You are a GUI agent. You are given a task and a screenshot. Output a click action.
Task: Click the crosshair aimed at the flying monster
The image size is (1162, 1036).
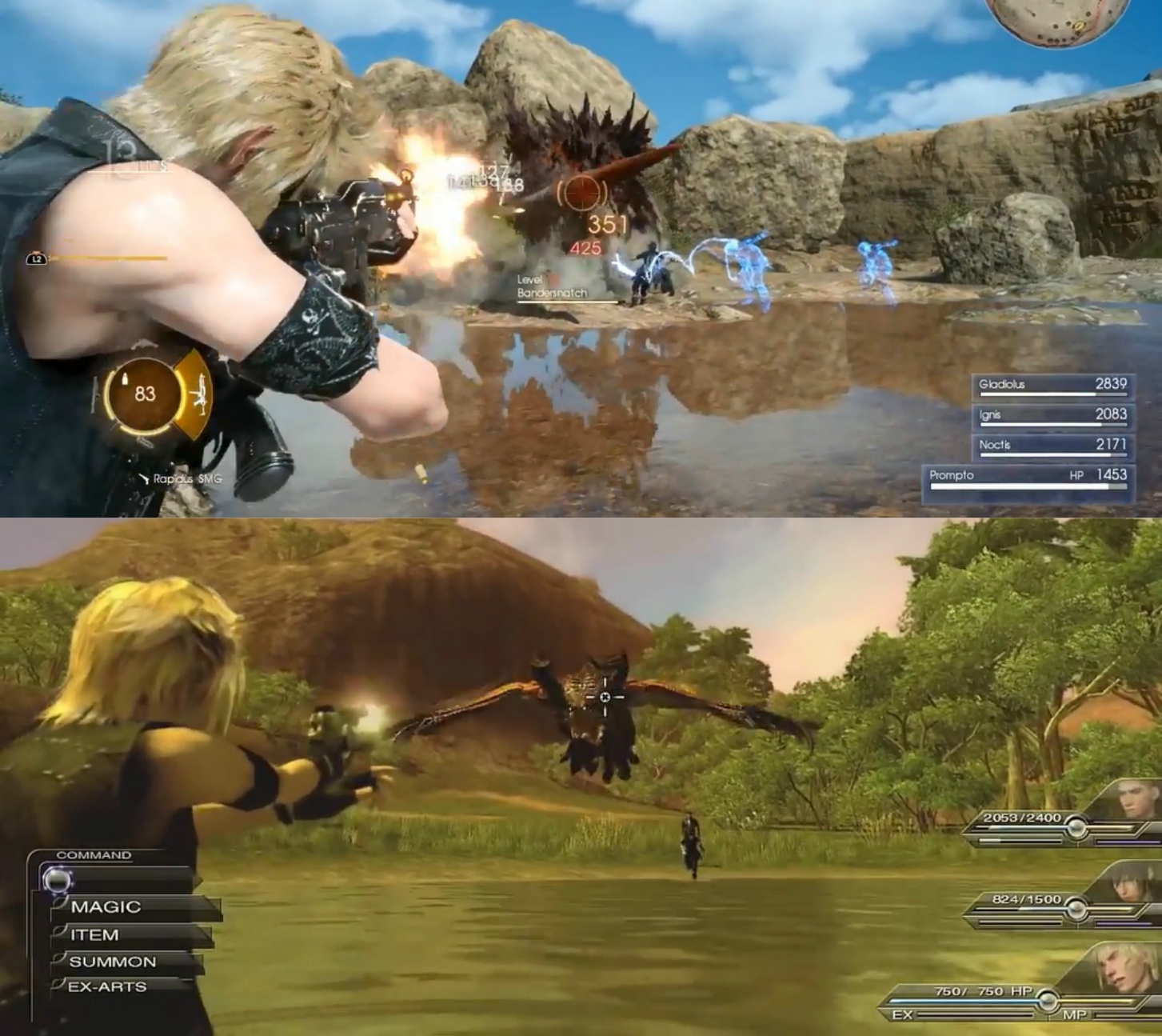click(x=606, y=696)
